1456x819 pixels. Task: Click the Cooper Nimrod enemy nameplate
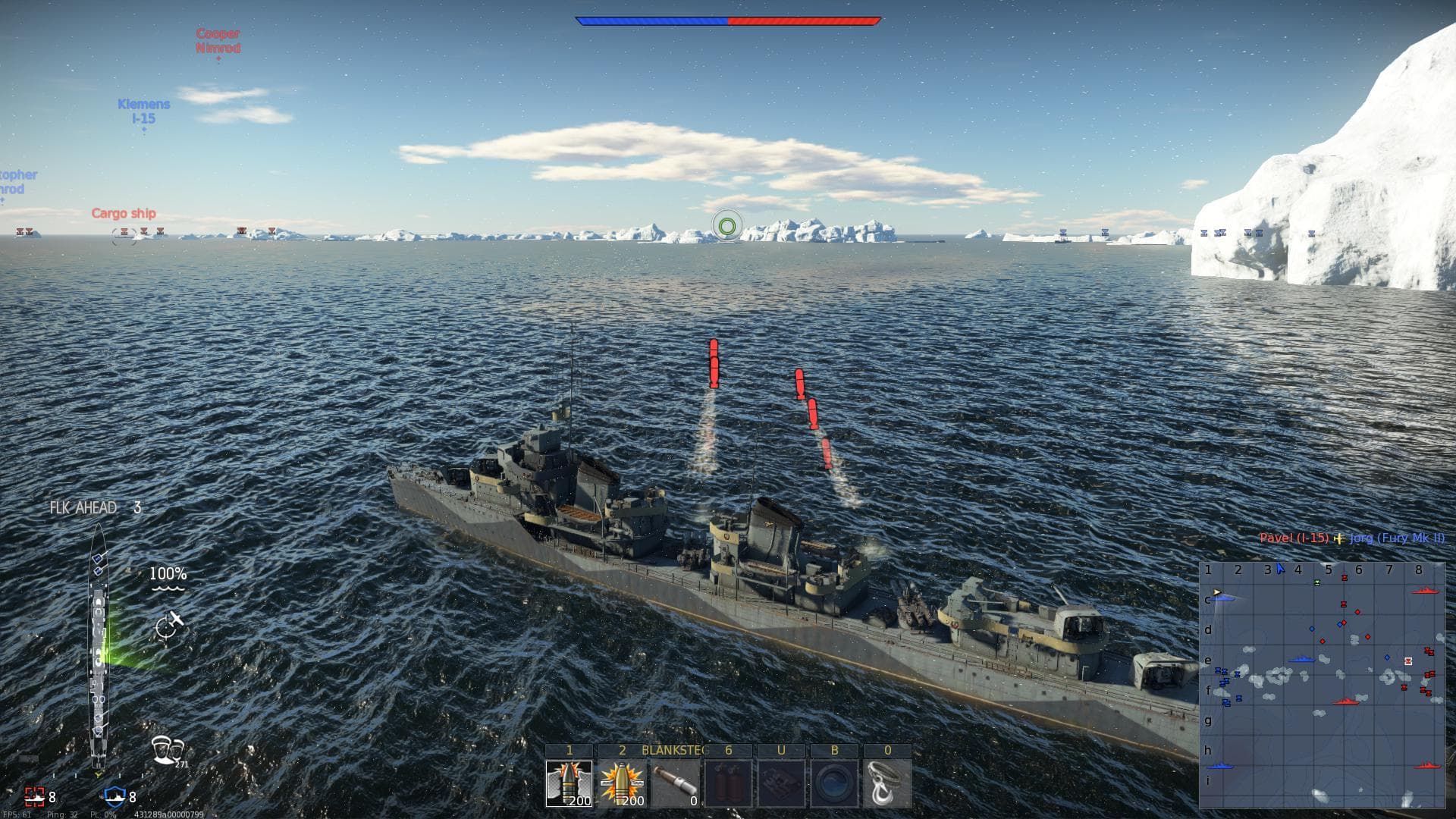pos(218,39)
